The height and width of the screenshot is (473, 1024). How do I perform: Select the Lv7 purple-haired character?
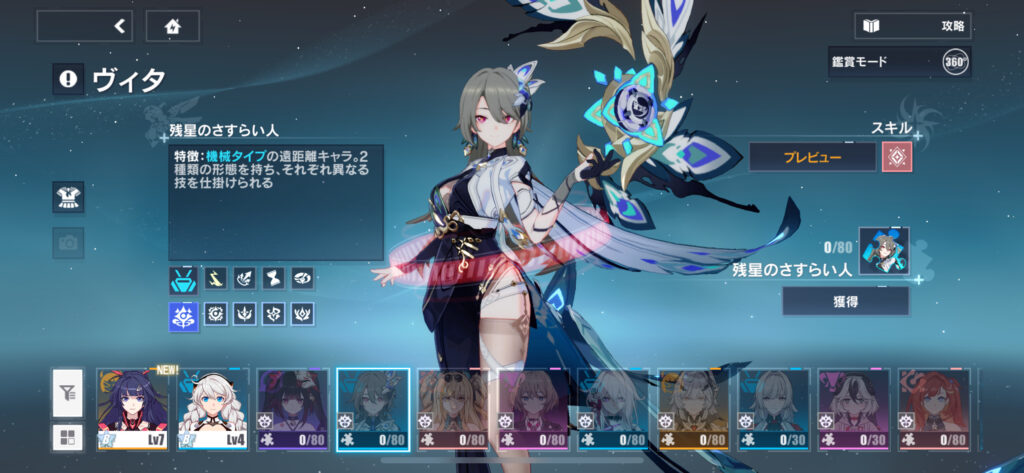133,408
